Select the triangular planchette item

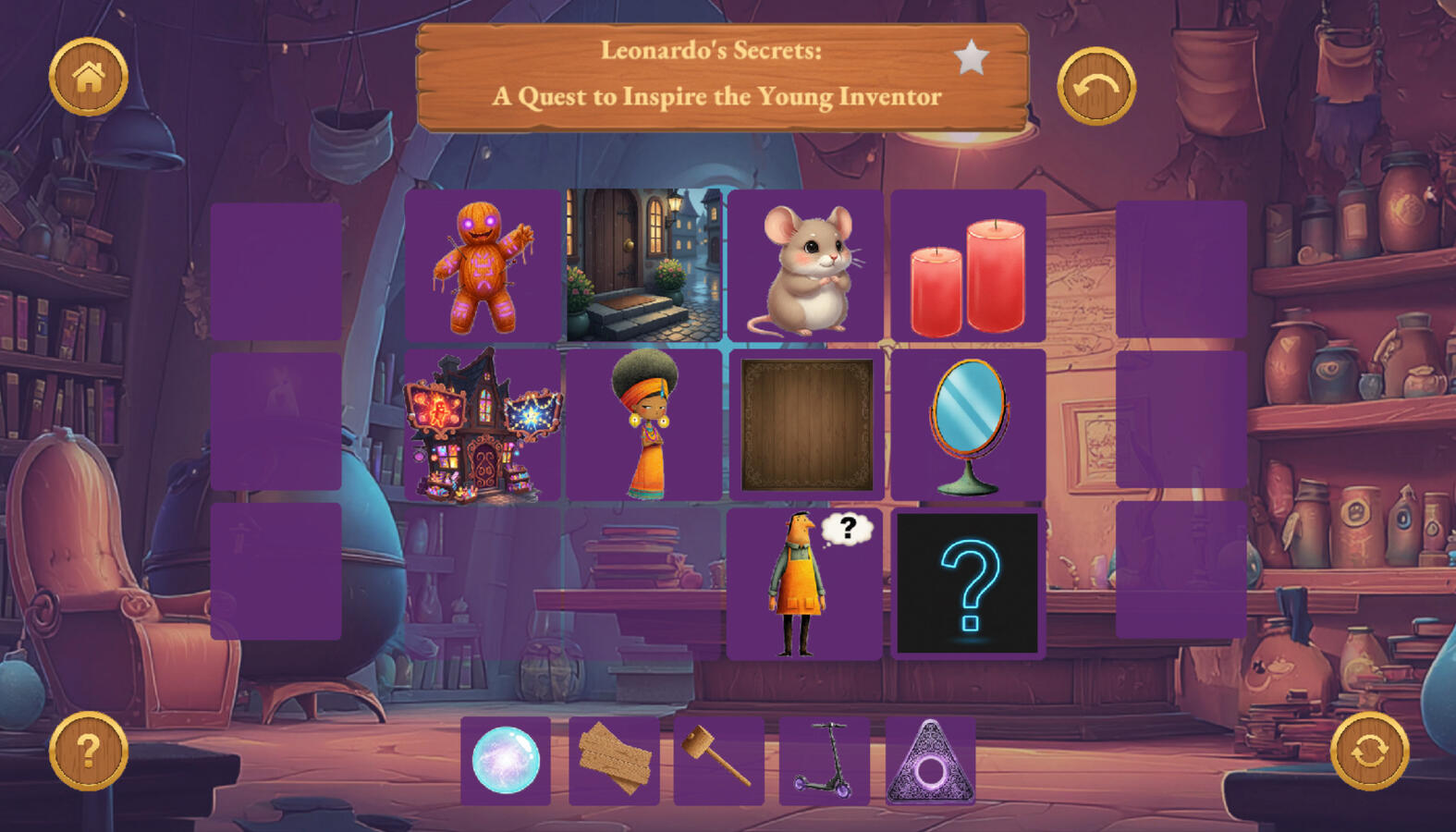tap(930, 760)
